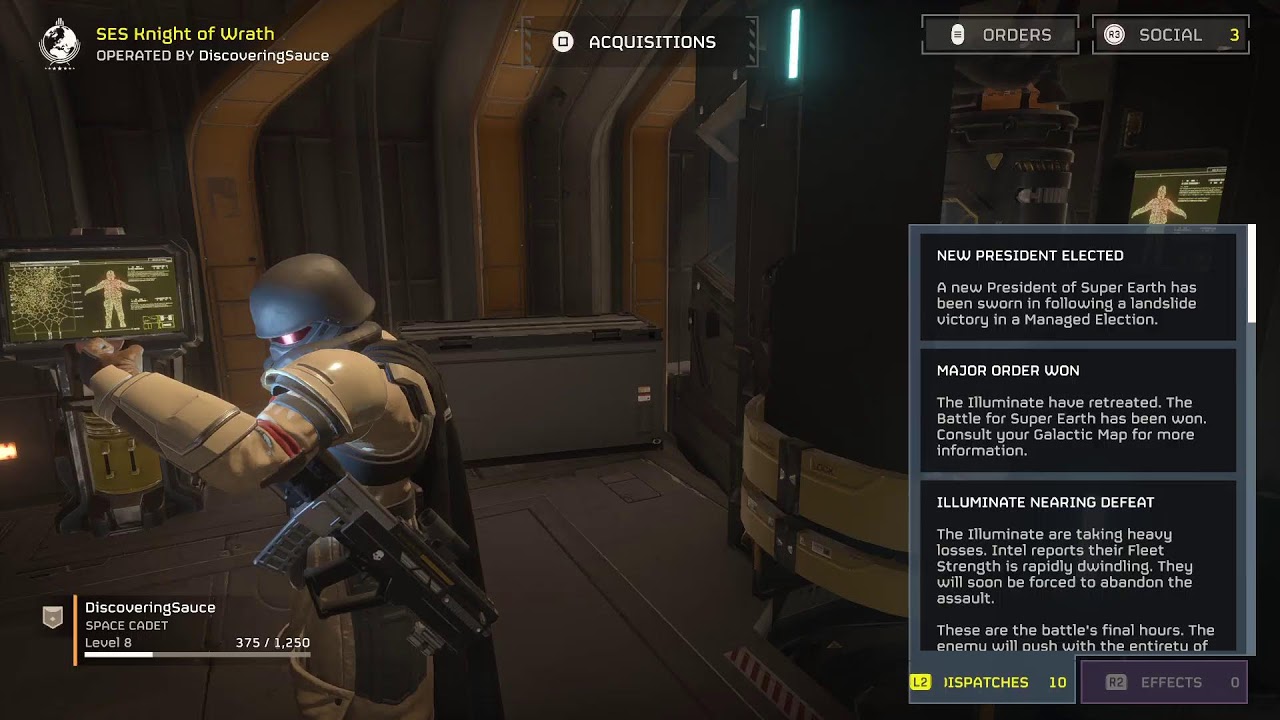Select the New President Elected dispatch
The width and height of the screenshot is (1280, 720).
[x=1078, y=287]
